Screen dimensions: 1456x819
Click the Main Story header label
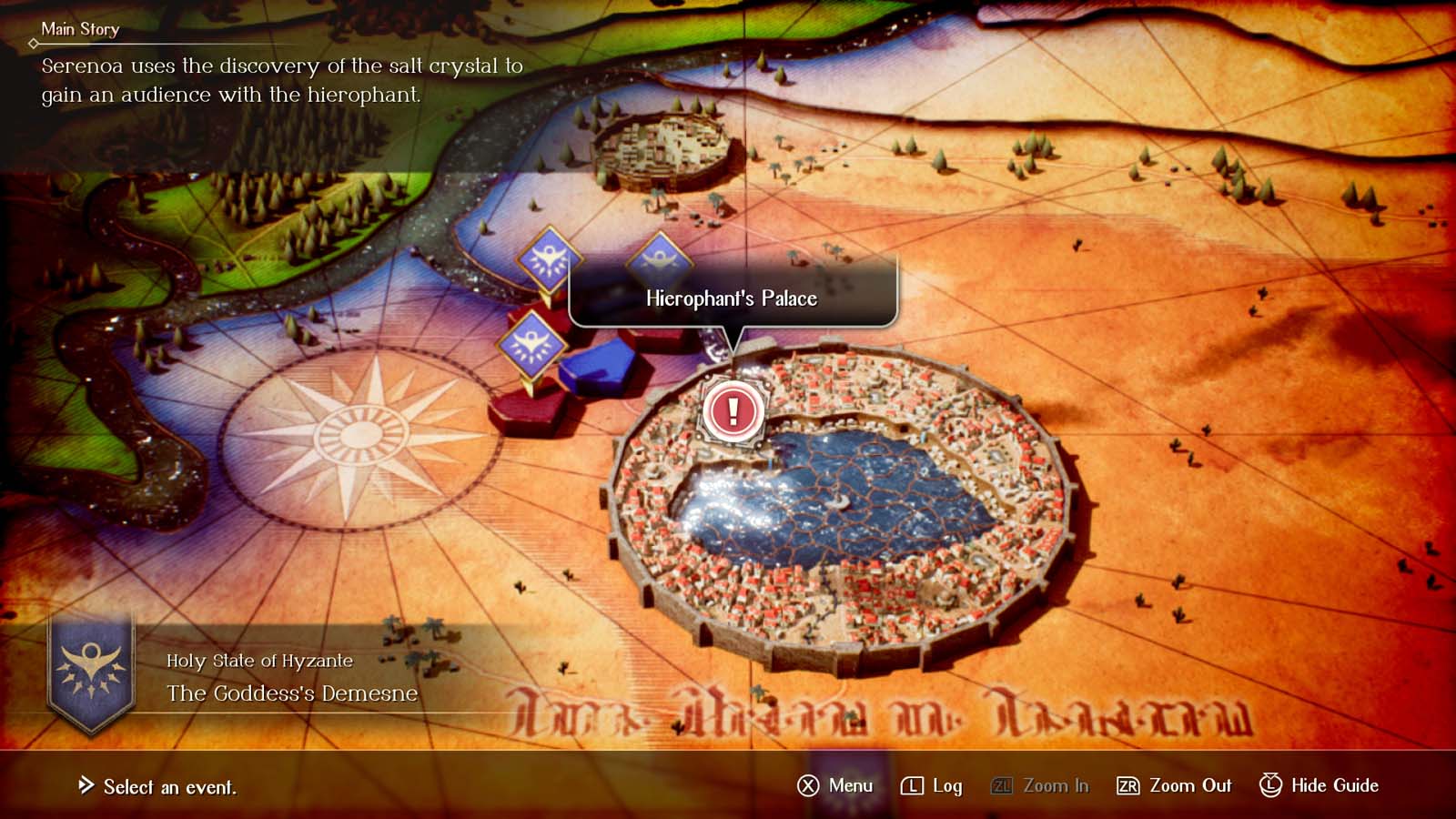tap(80, 29)
